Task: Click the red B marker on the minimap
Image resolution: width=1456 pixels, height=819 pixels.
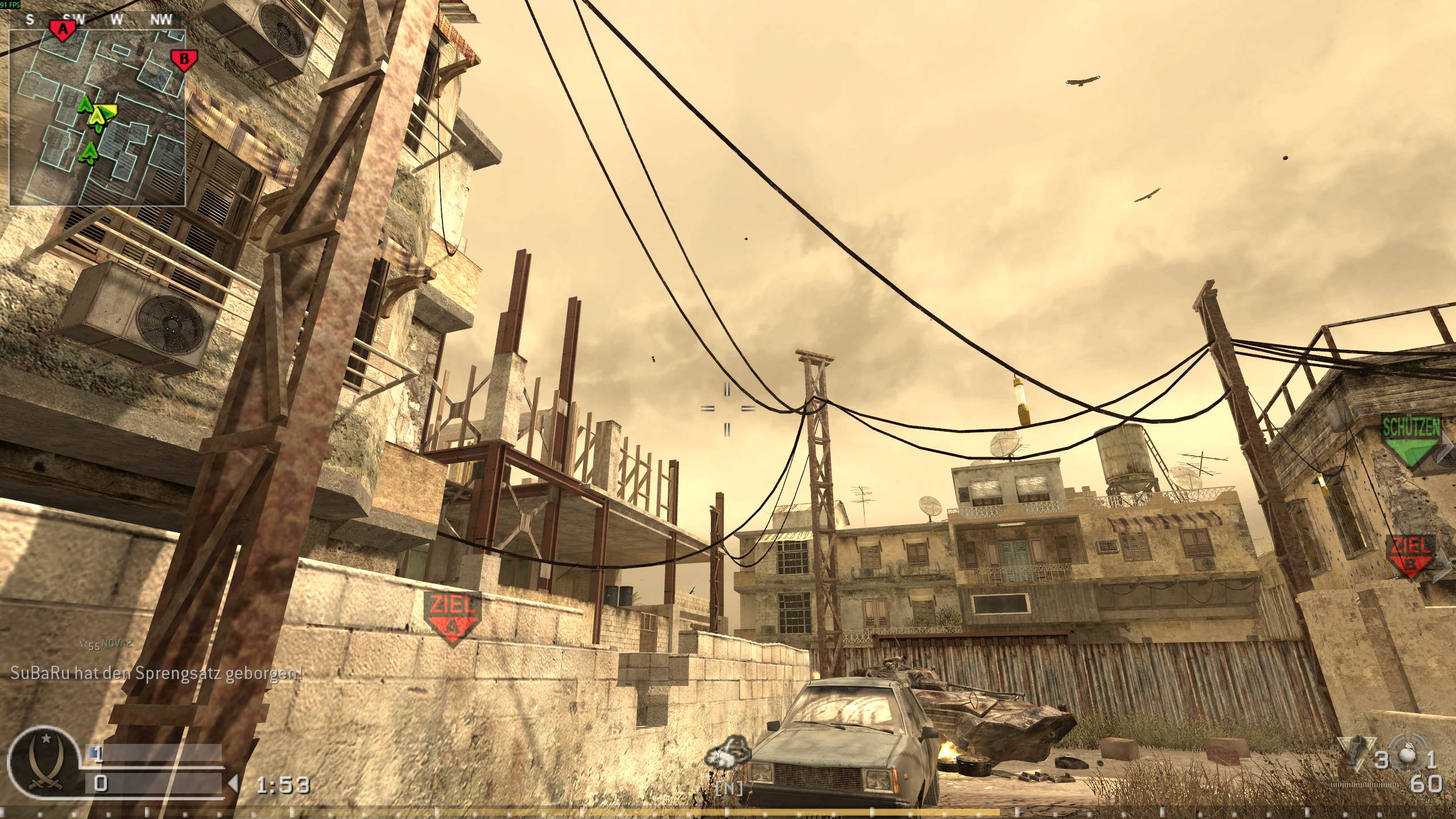Action: point(183,59)
